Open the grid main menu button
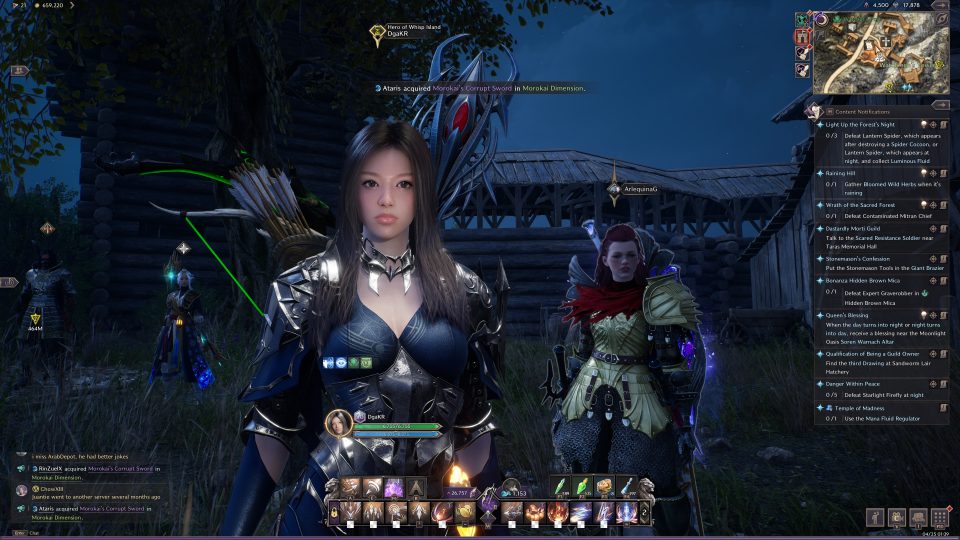Image resolution: width=960 pixels, height=540 pixels. pos(939,517)
